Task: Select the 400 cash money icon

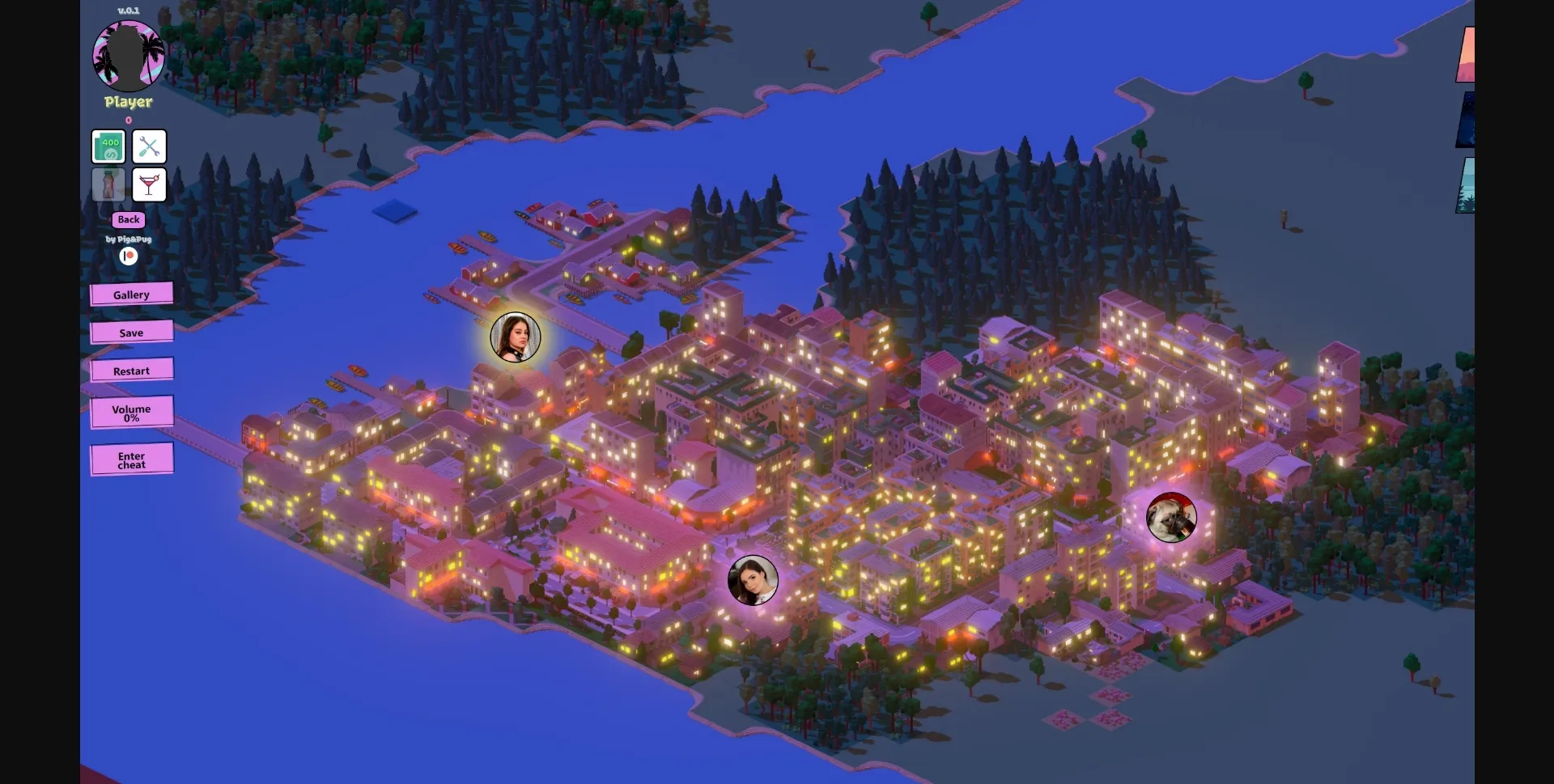Action: [108, 146]
